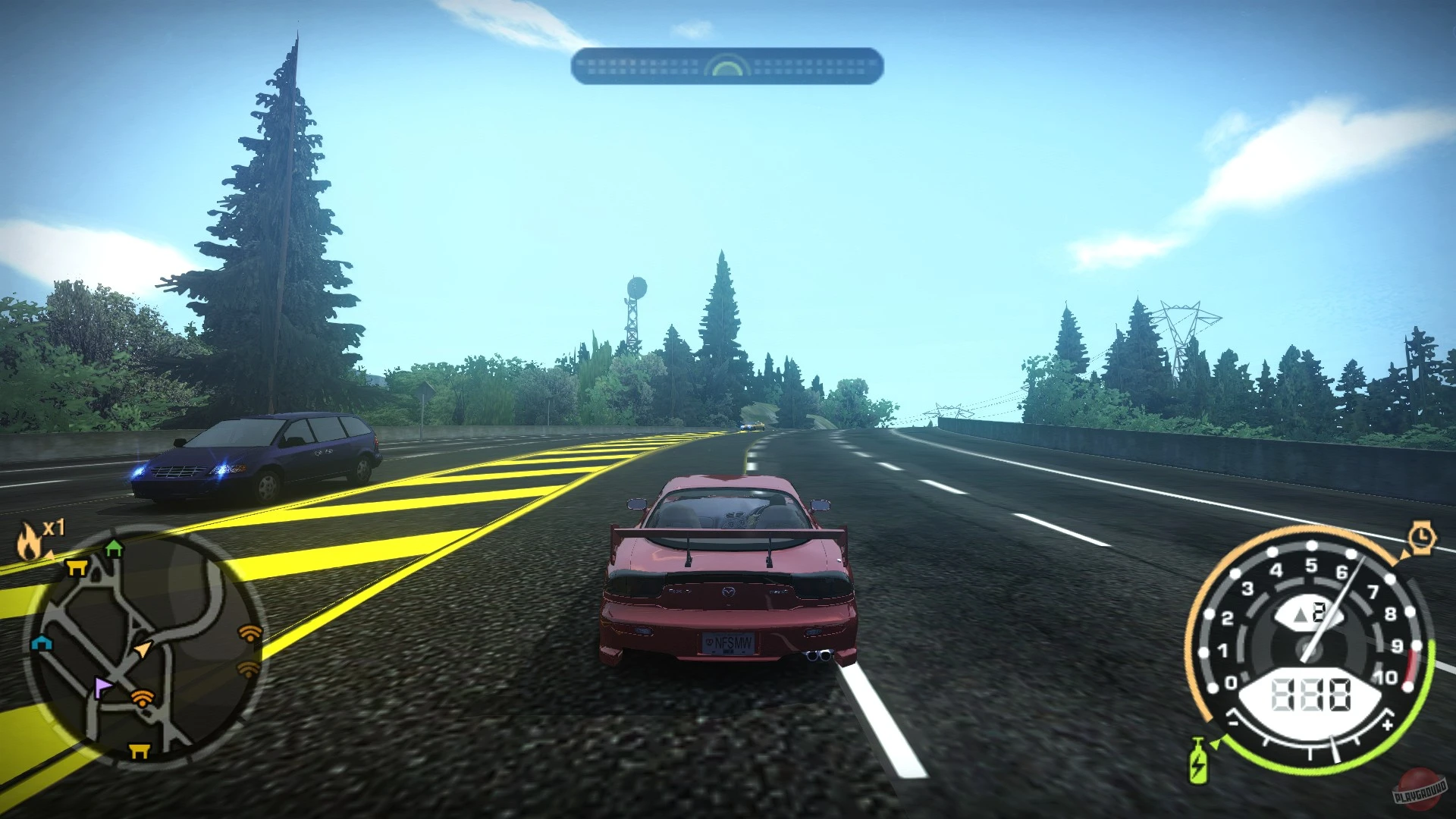Click the yellow race marker at minimap top

[76, 567]
